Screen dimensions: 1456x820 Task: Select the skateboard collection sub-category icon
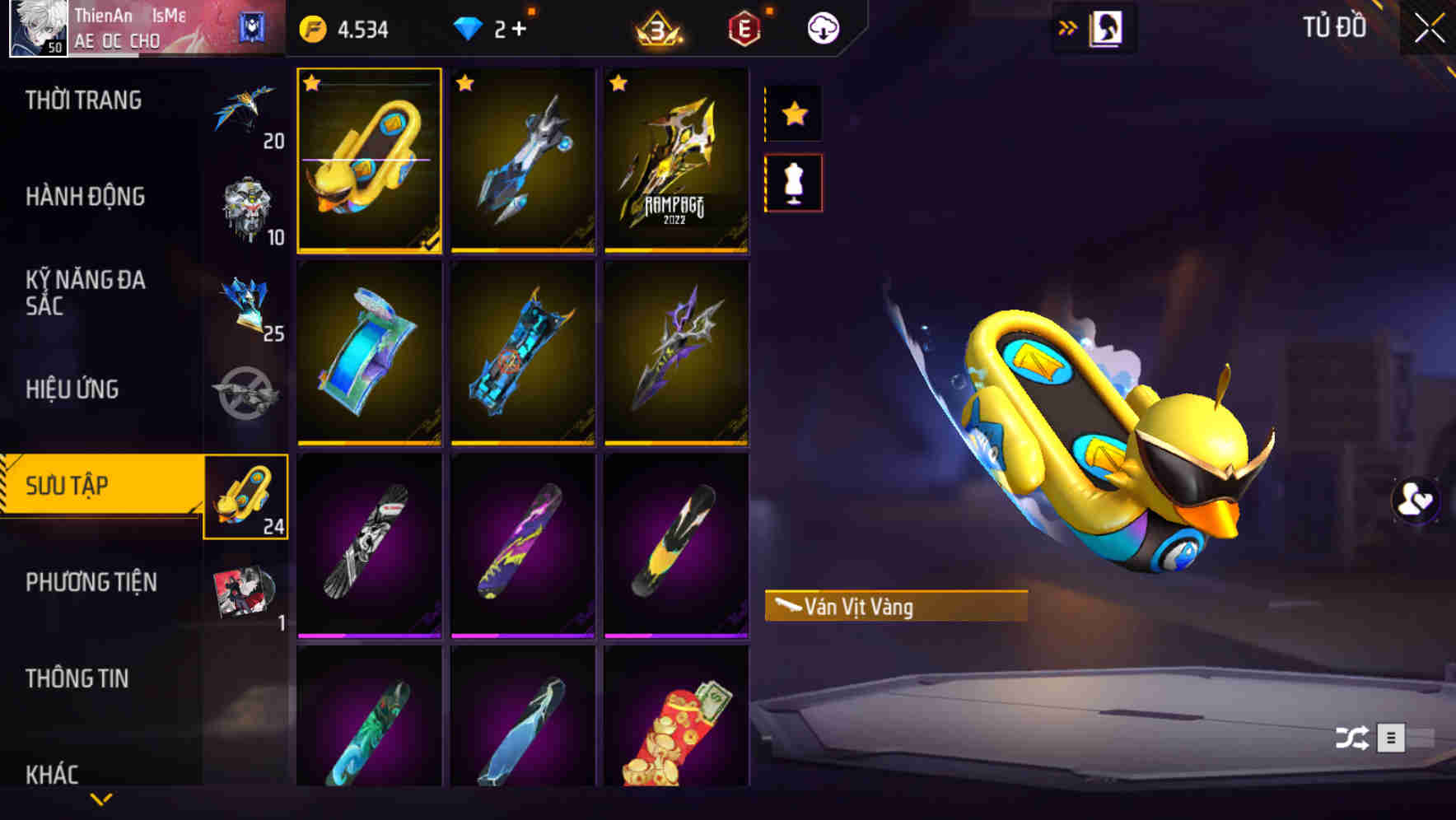(245, 498)
